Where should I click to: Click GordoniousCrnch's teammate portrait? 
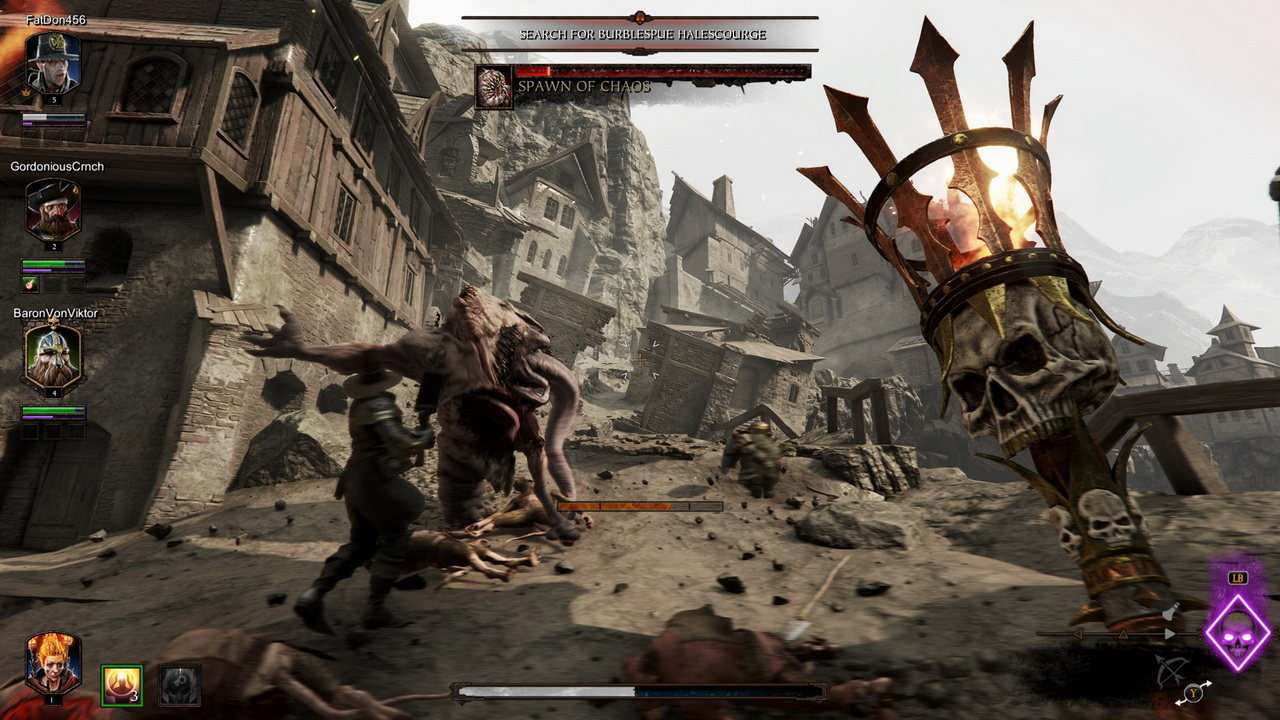pyautogui.click(x=52, y=210)
